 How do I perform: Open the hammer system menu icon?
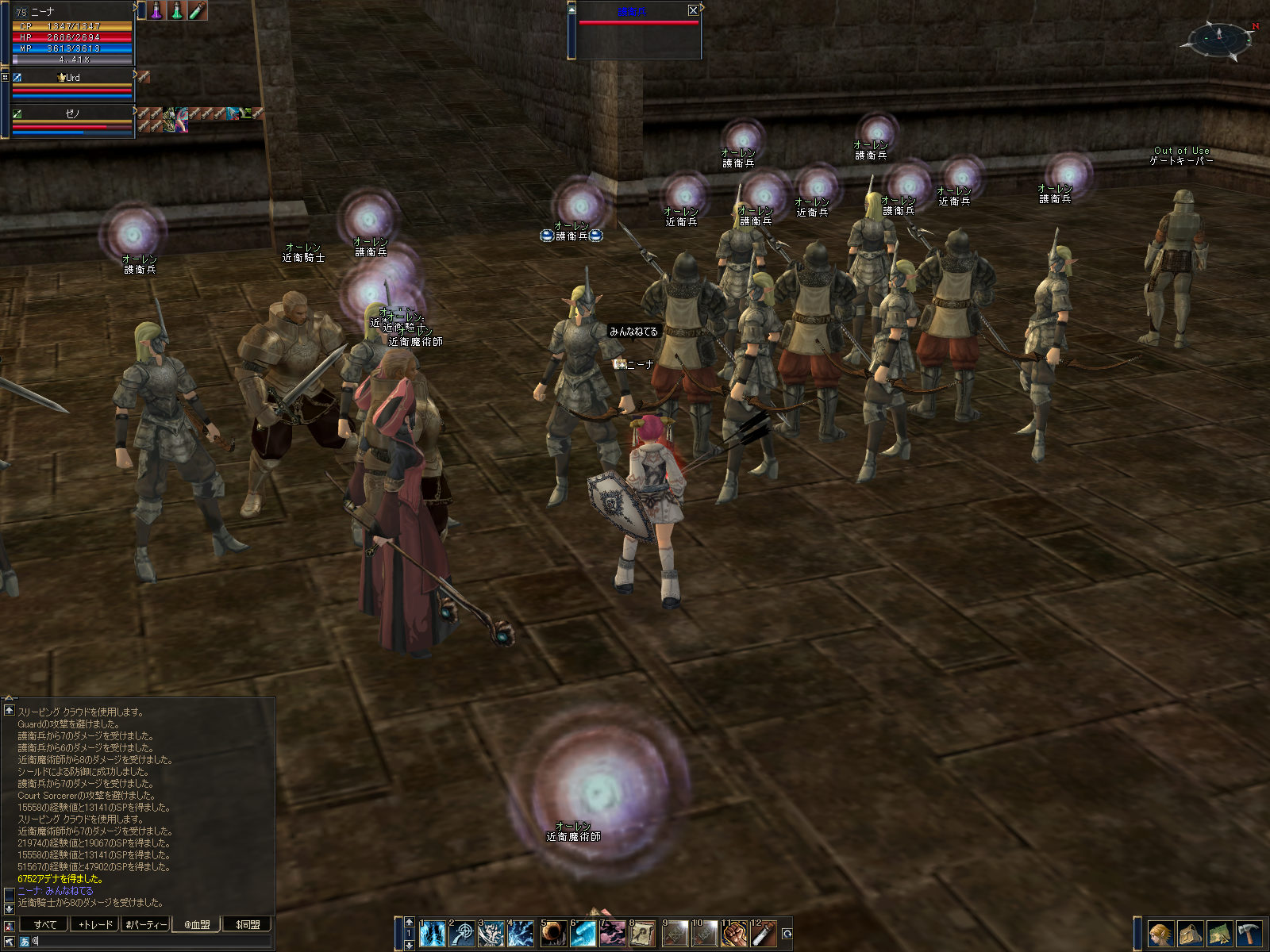(1249, 934)
